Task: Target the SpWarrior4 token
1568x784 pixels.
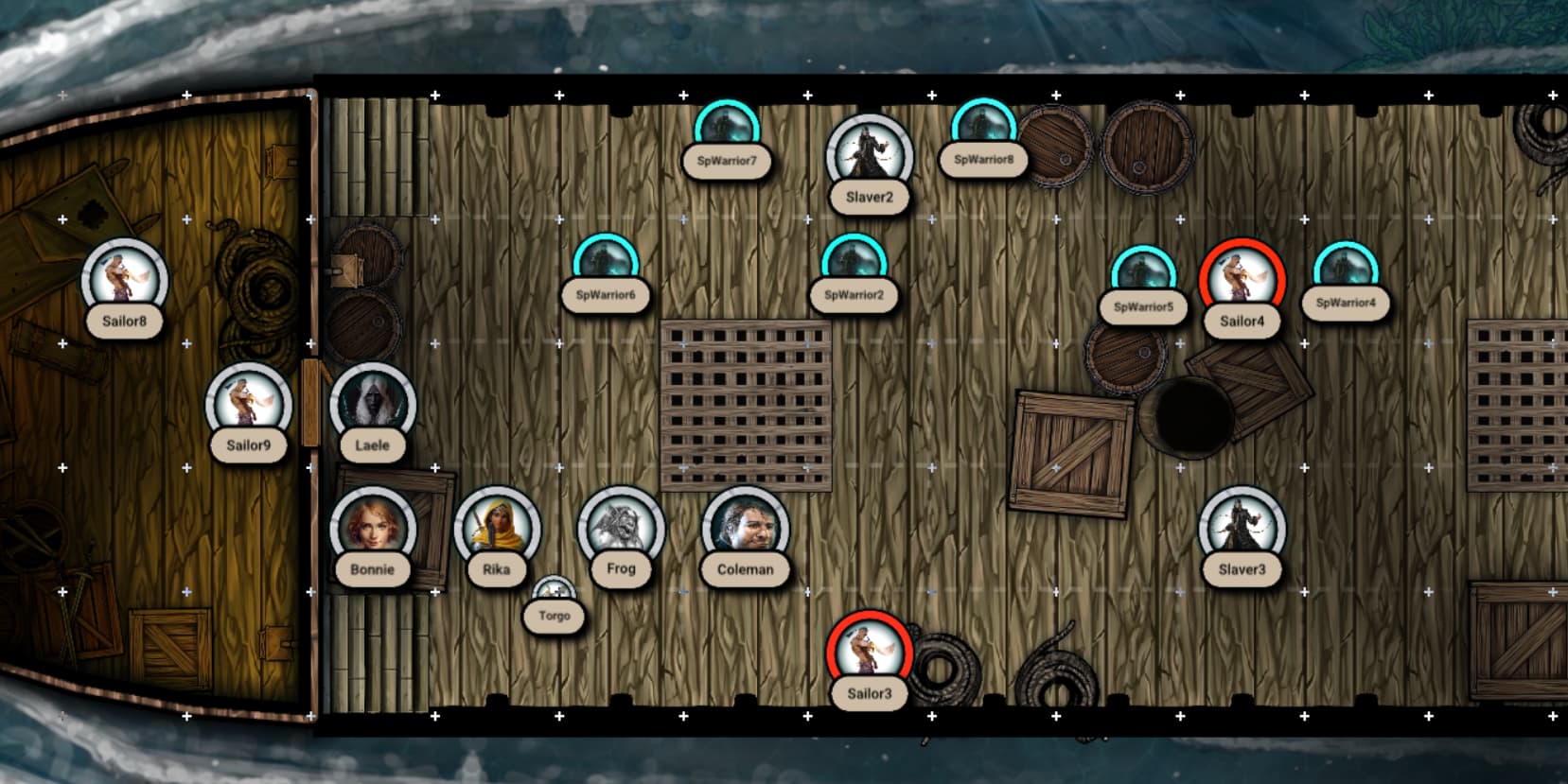Action: tap(1346, 271)
